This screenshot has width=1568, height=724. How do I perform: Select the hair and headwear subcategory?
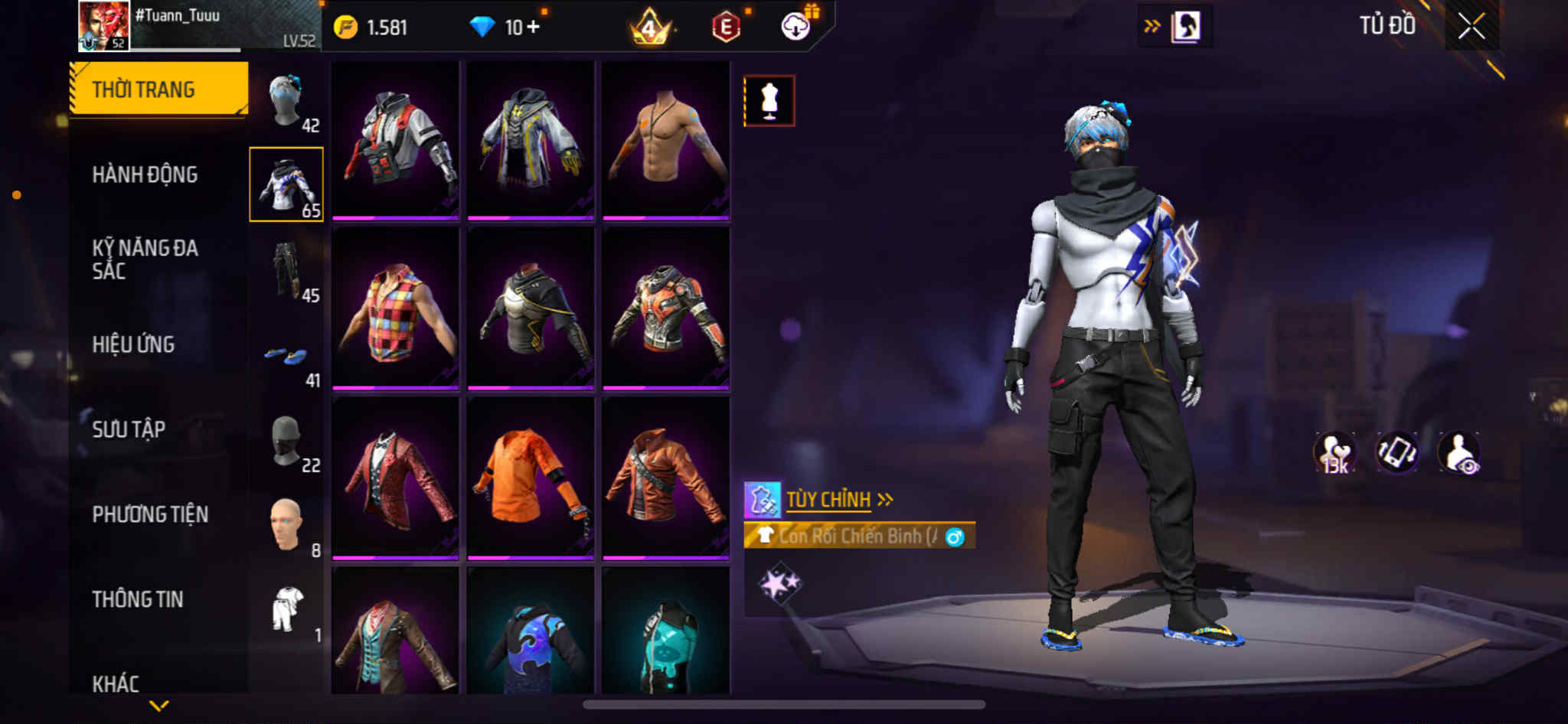tap(287, 102)
